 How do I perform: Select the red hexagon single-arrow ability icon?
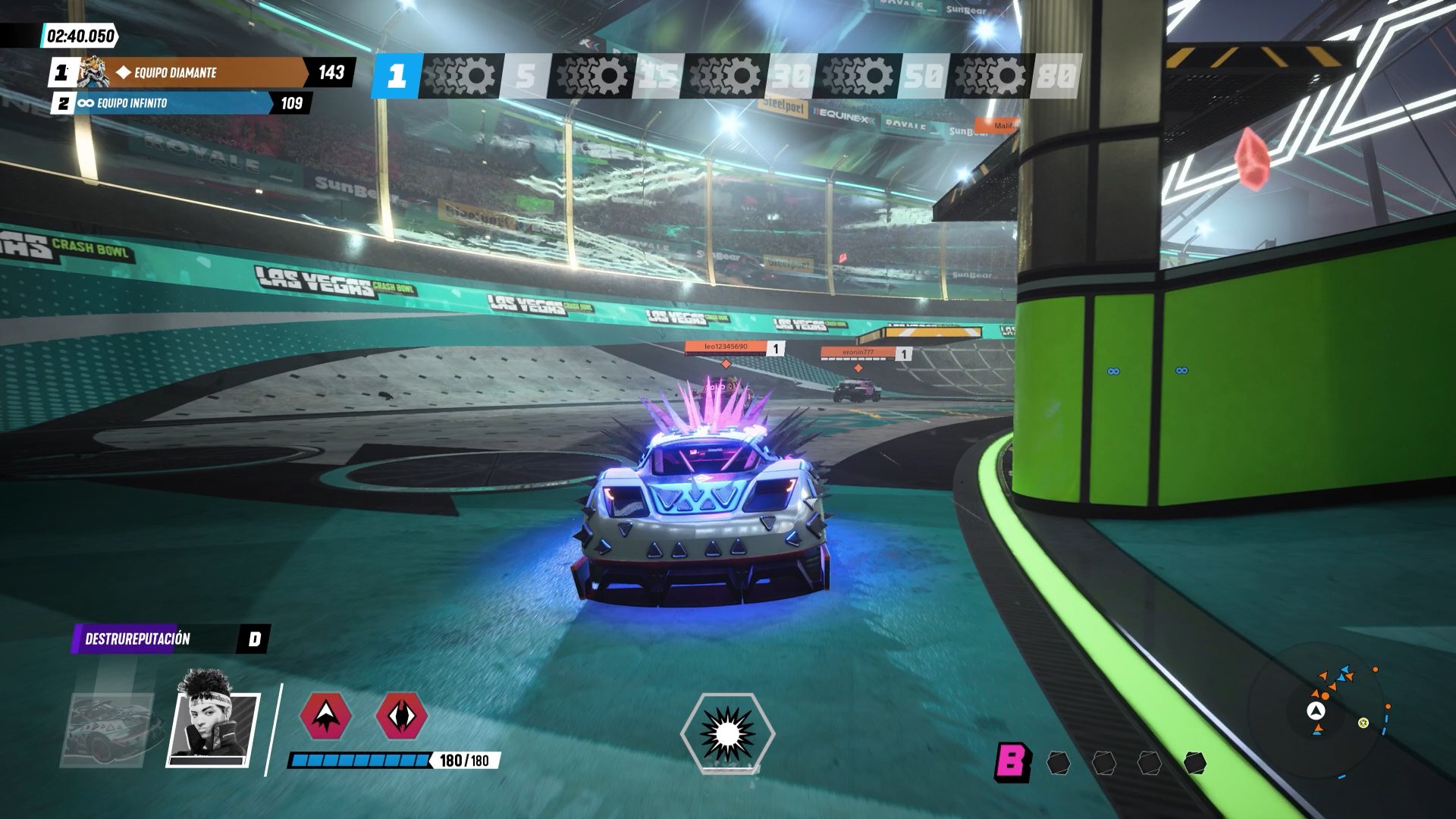pyautogui.click(x=326, y=715)
